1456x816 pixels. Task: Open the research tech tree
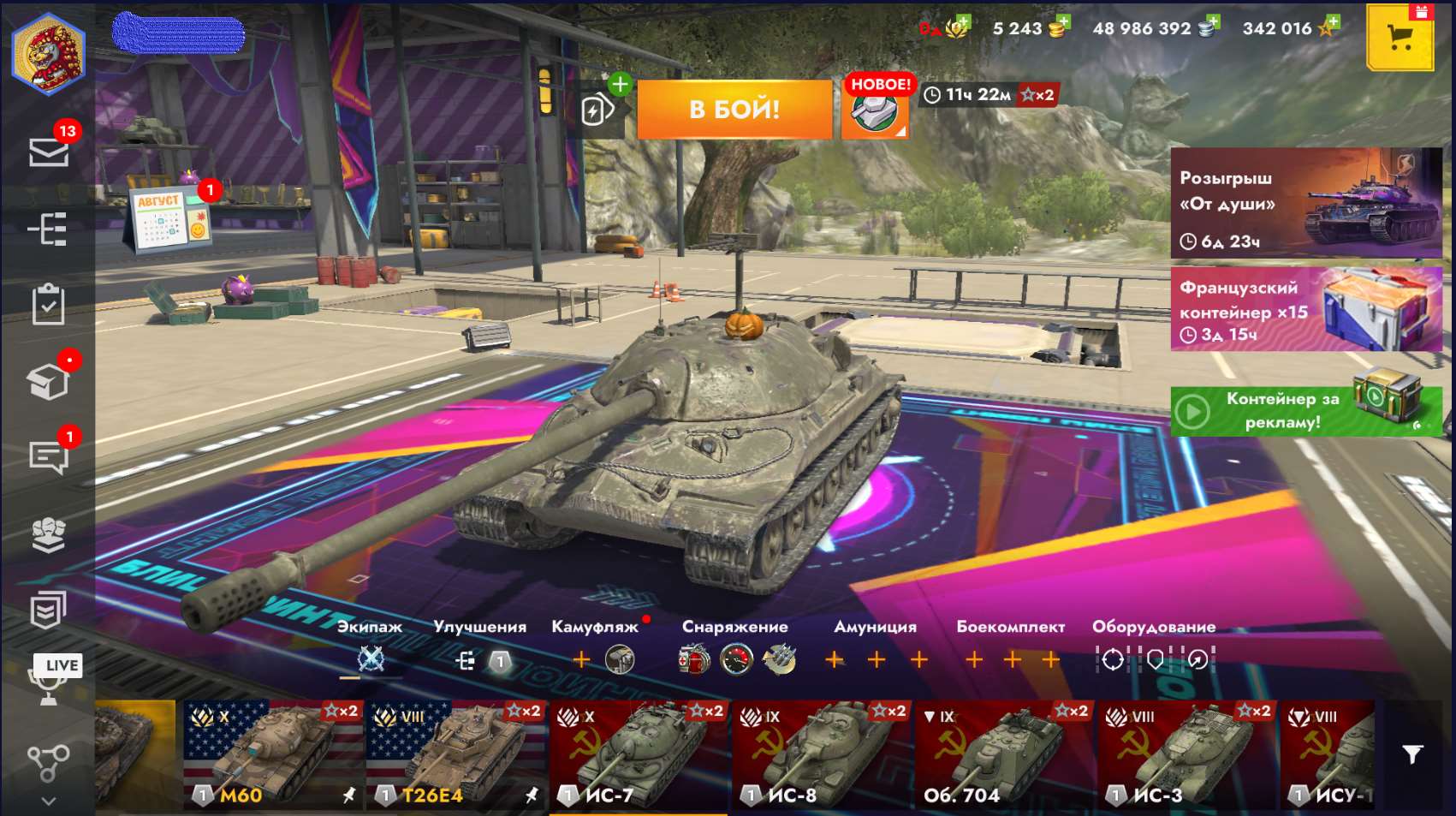(49, 229)
